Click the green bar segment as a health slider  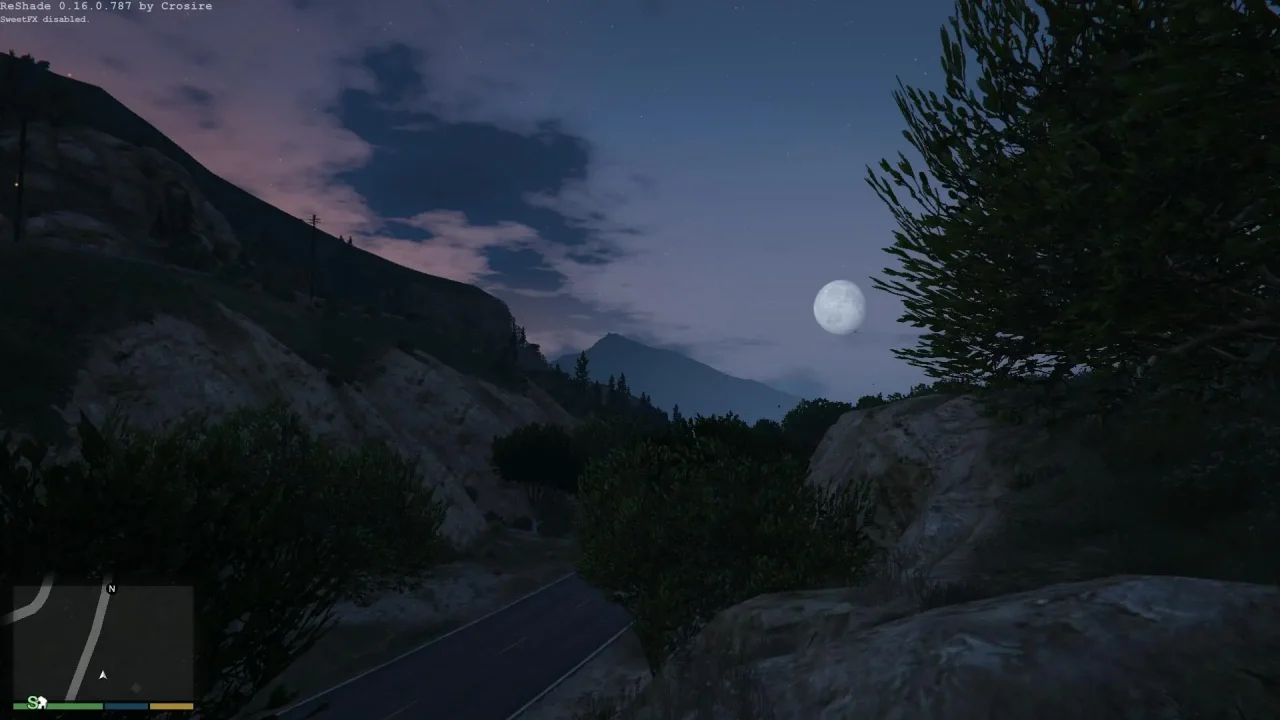tap(60, 705)
